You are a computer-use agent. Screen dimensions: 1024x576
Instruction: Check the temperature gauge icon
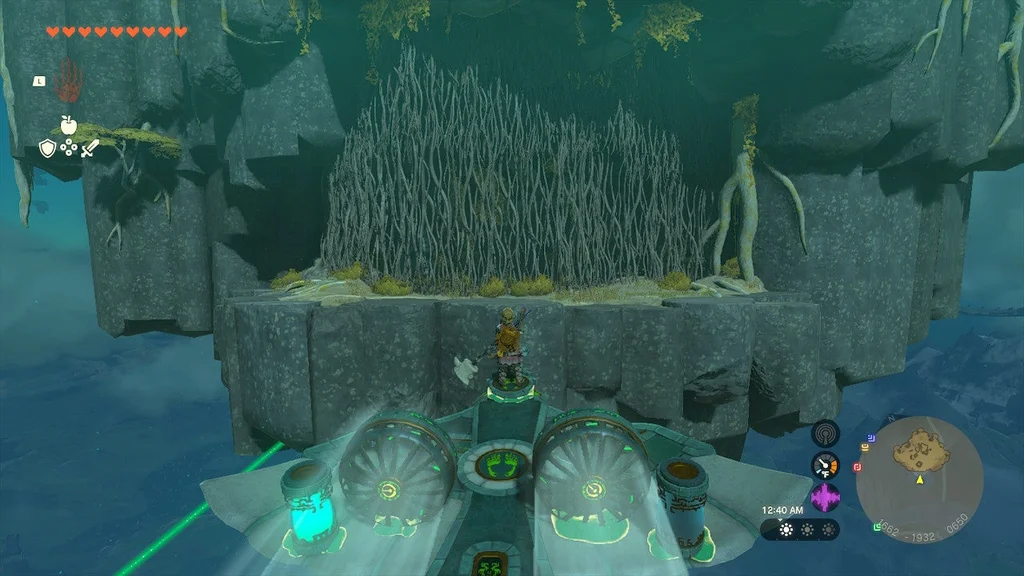[x=825, y=465]
